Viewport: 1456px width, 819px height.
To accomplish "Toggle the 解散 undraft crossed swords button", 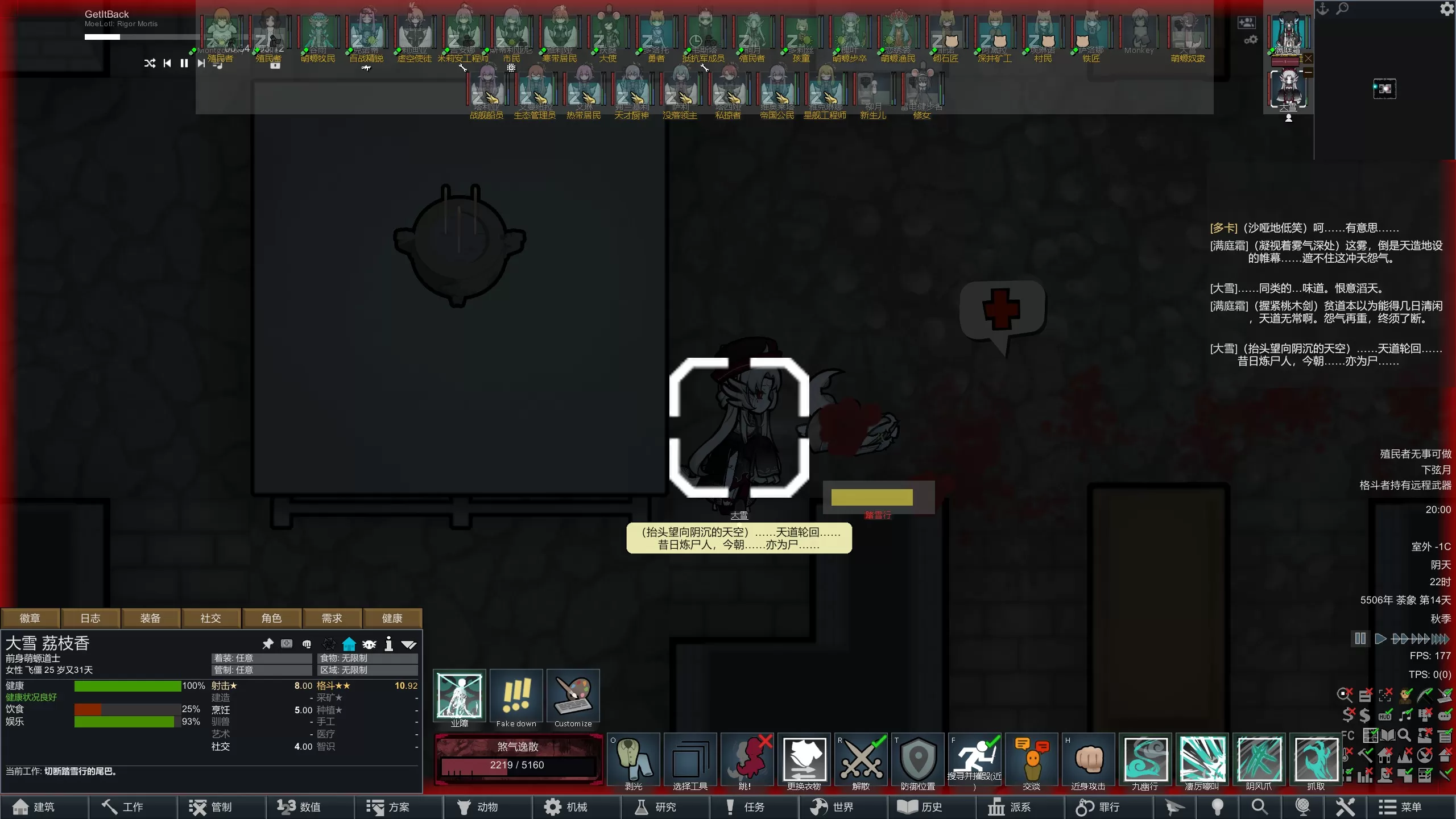I will pos(861,760).
